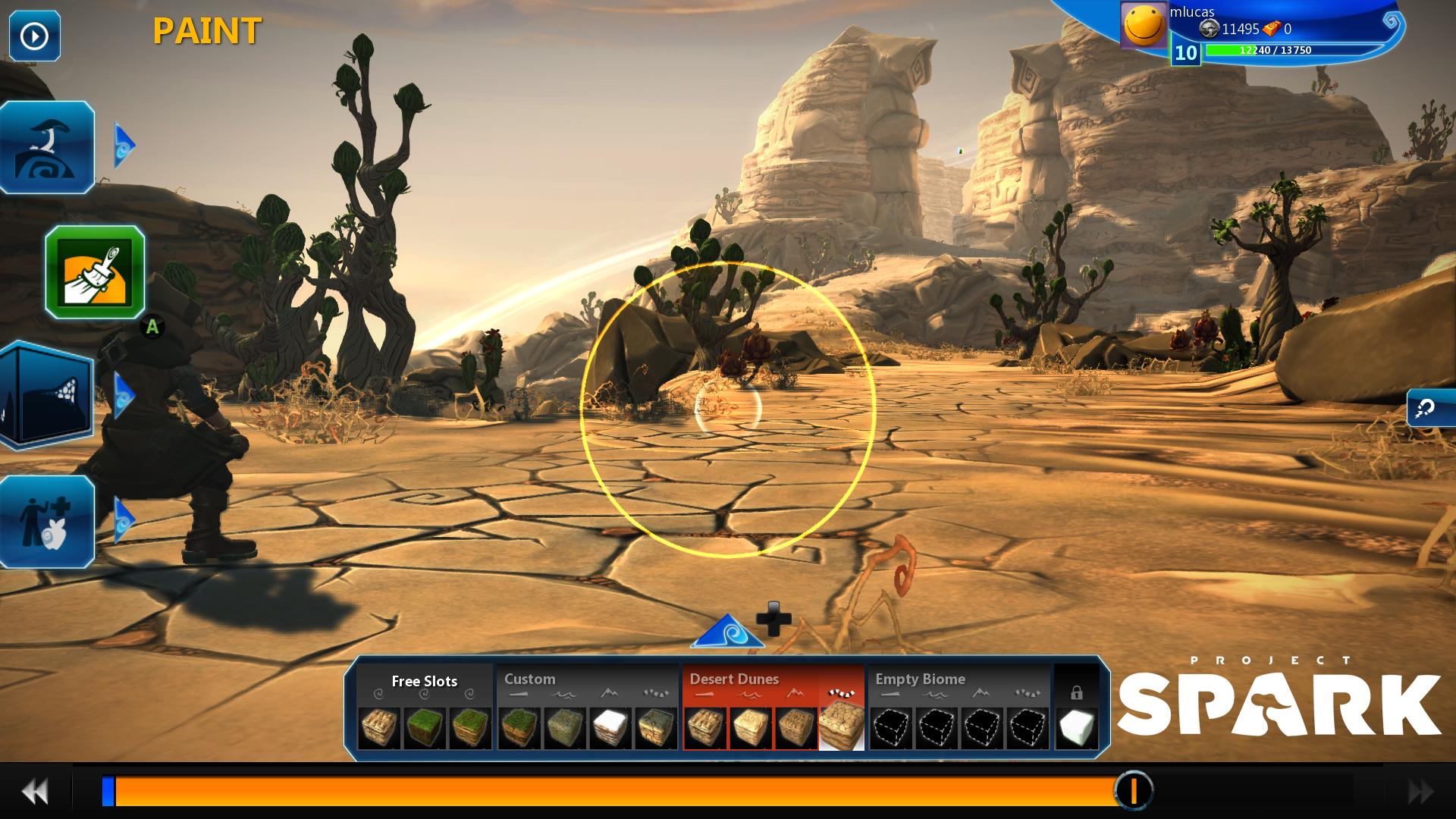
Task: Select the terrain sculpt tool above the Paint tool
Action: click(x=45, y=148)
